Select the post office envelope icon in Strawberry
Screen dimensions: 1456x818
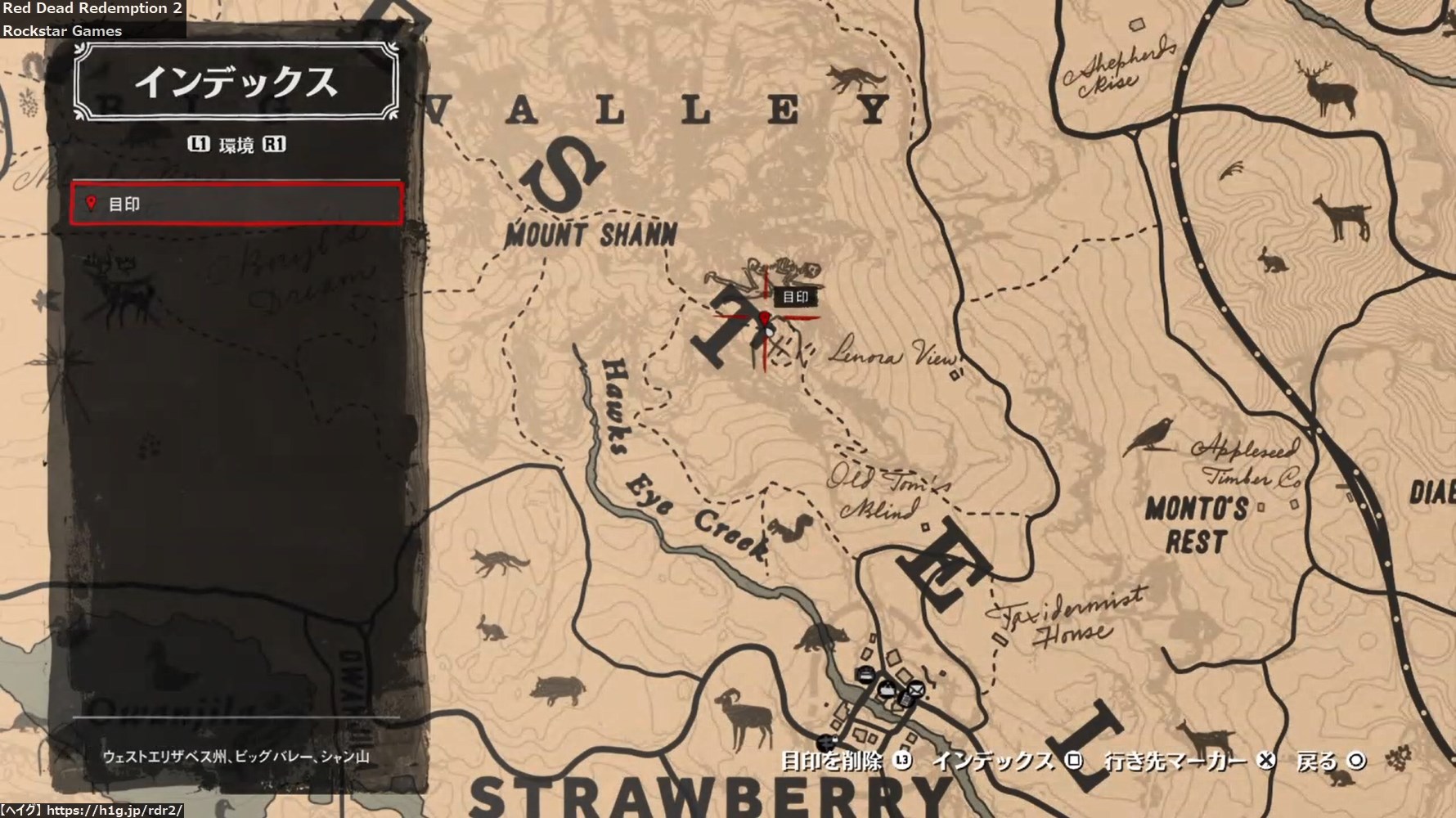click(916, 689)
